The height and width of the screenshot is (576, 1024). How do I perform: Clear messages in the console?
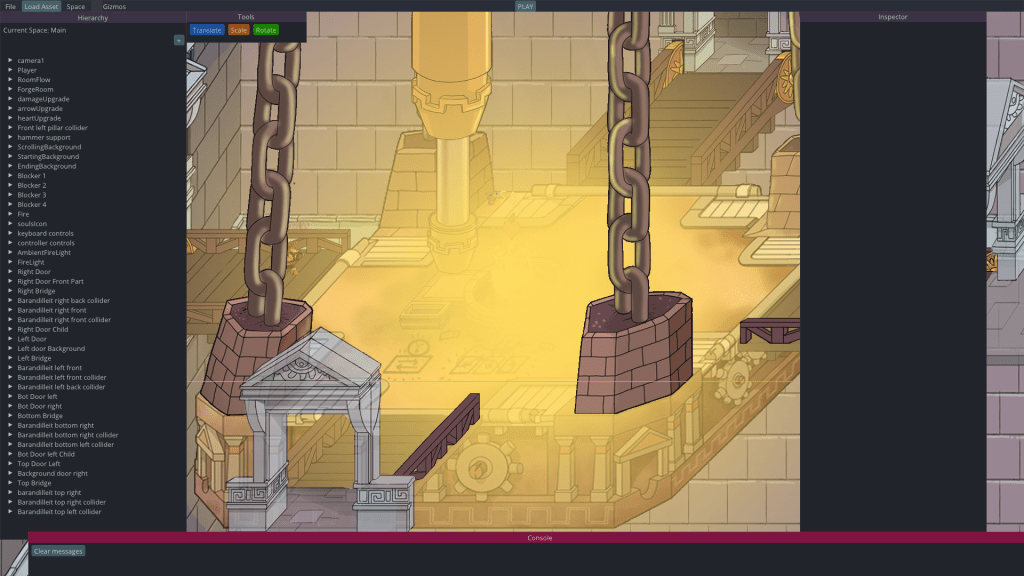click(x=58, y=551)
